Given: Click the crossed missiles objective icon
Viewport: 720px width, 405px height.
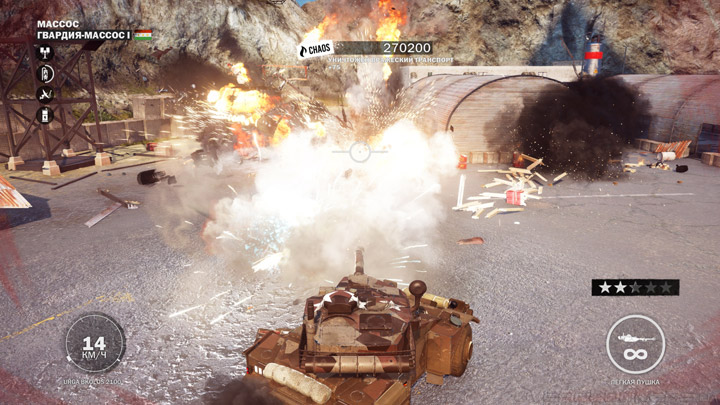Looking at the screenshot, I should coord(45,95).
